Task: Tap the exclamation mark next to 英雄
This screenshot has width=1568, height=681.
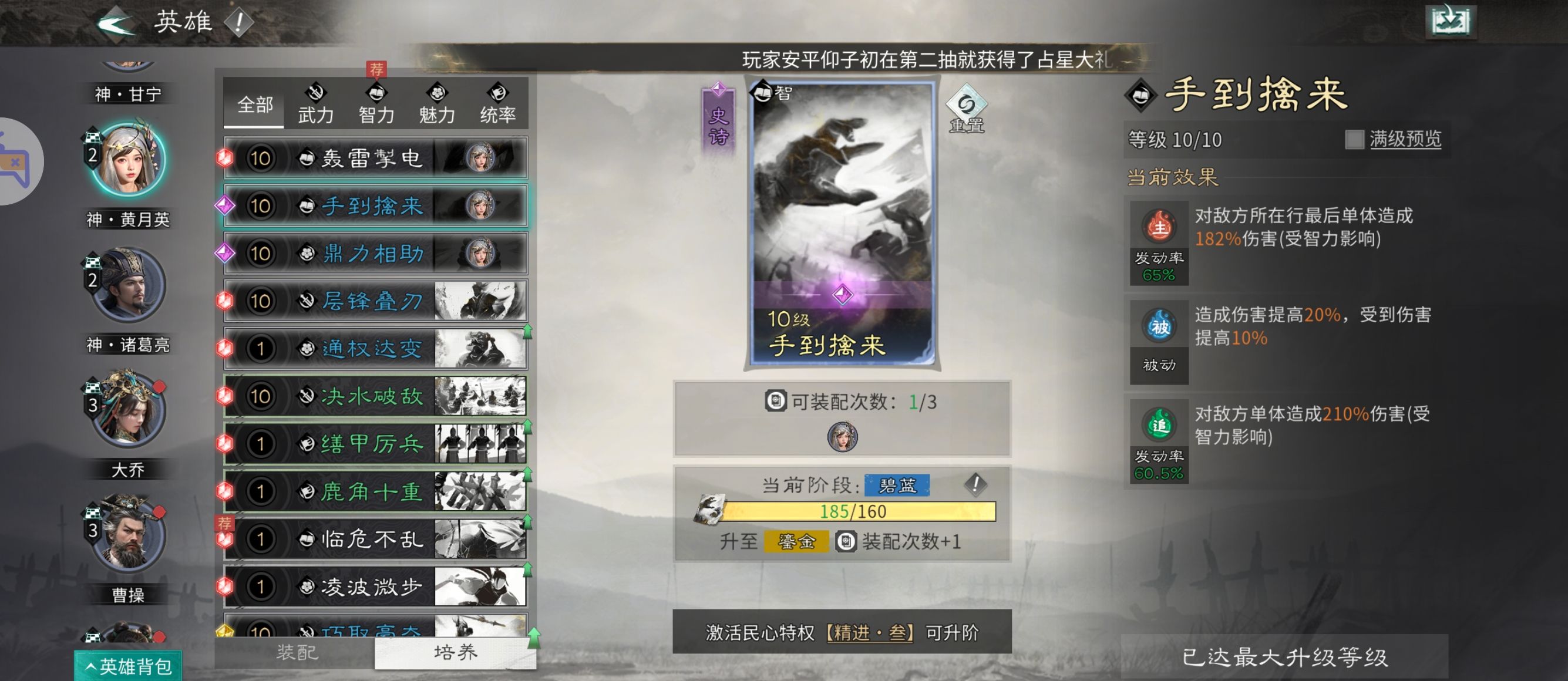Action: 238,22
